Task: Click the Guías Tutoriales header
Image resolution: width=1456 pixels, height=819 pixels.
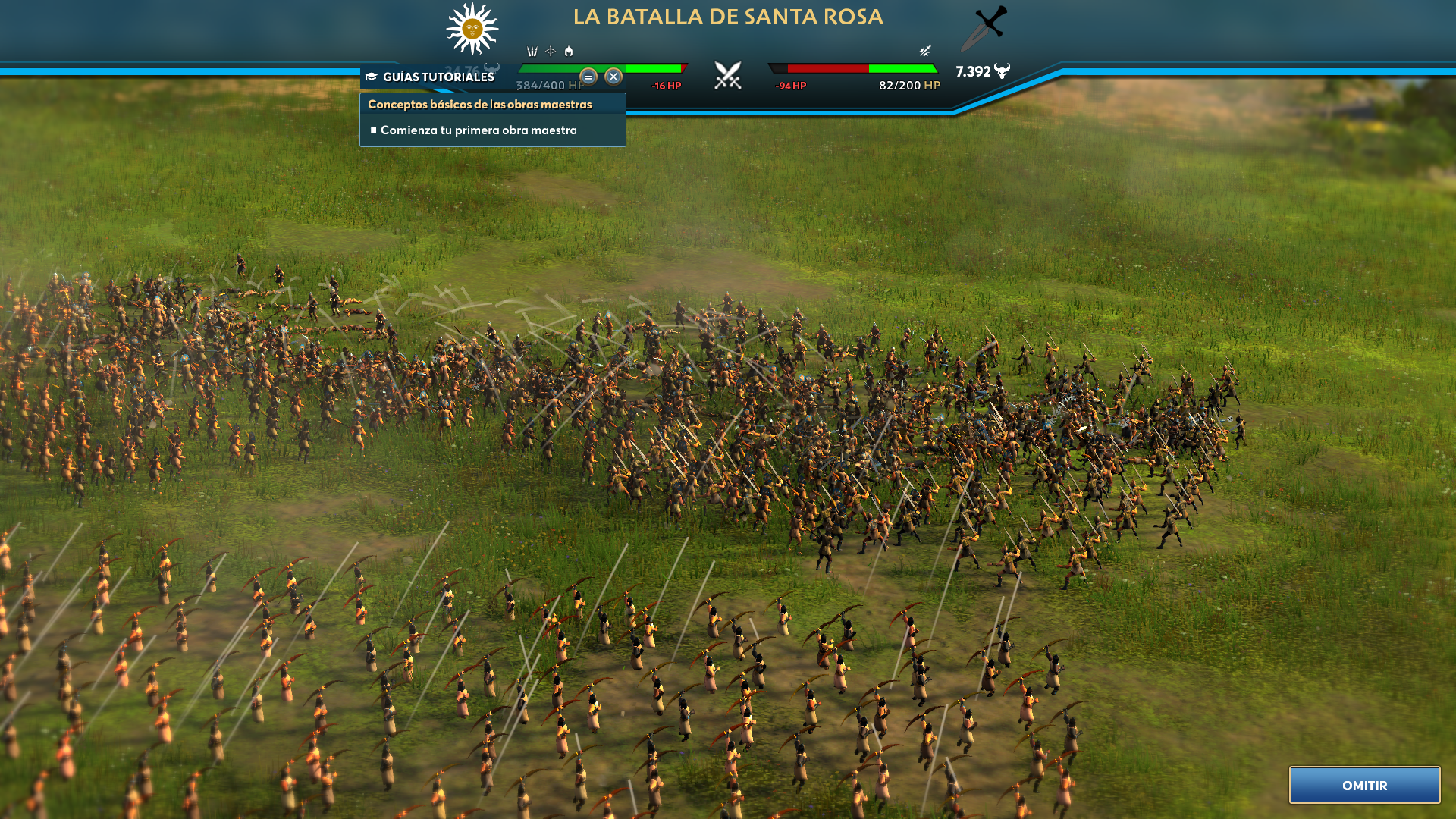Action: 438,77
